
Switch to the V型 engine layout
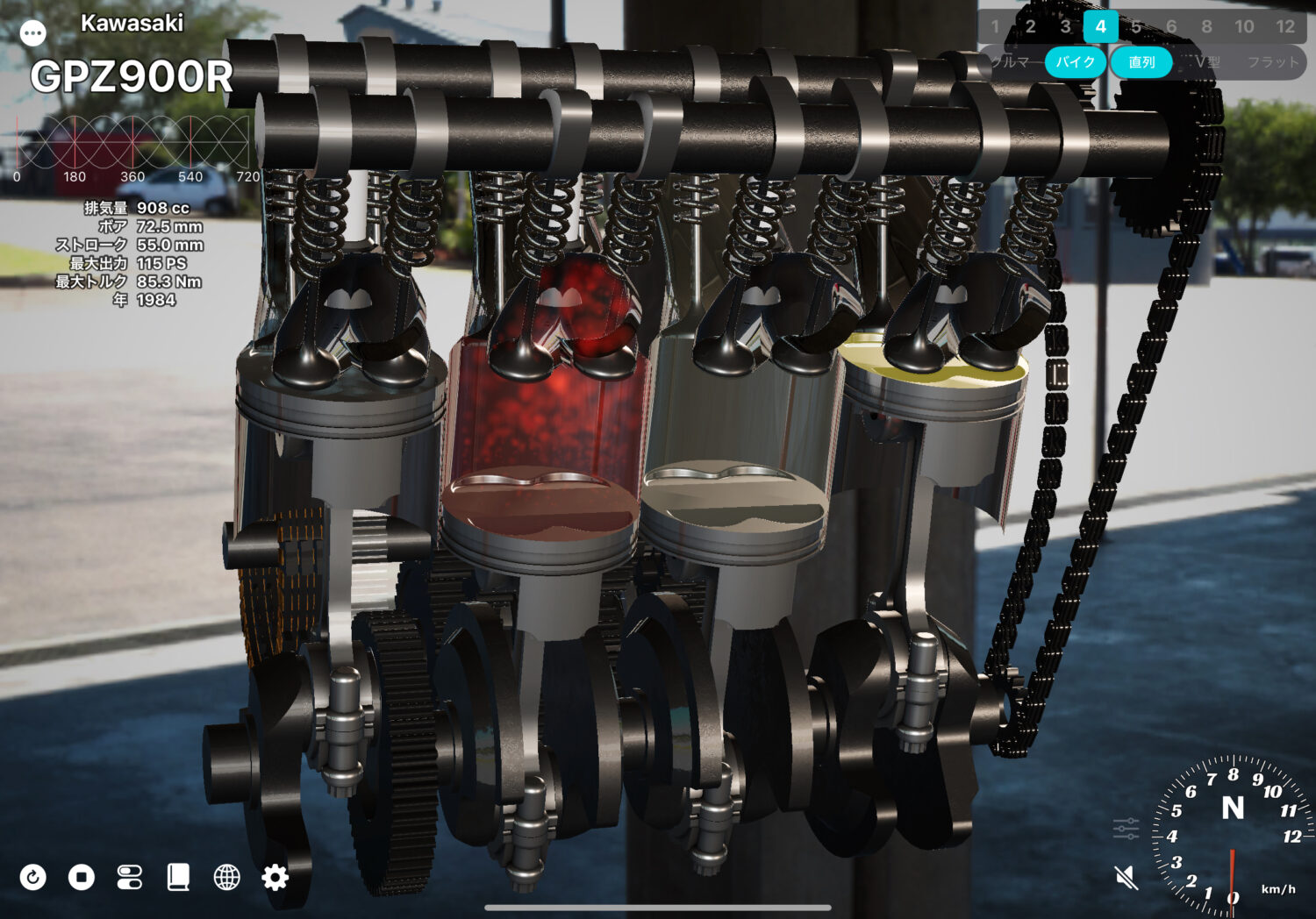pos(1207,62)
